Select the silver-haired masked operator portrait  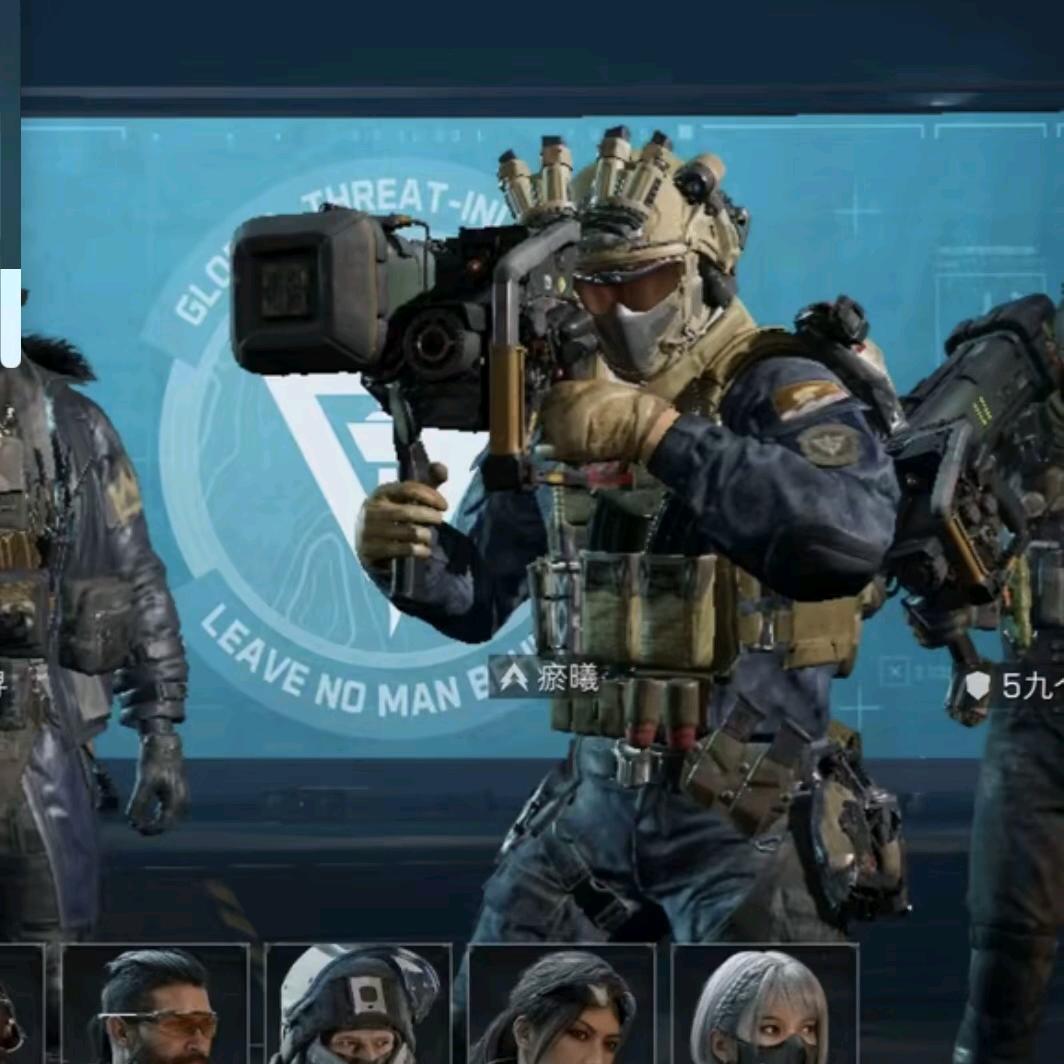(x=765, y=1006)
